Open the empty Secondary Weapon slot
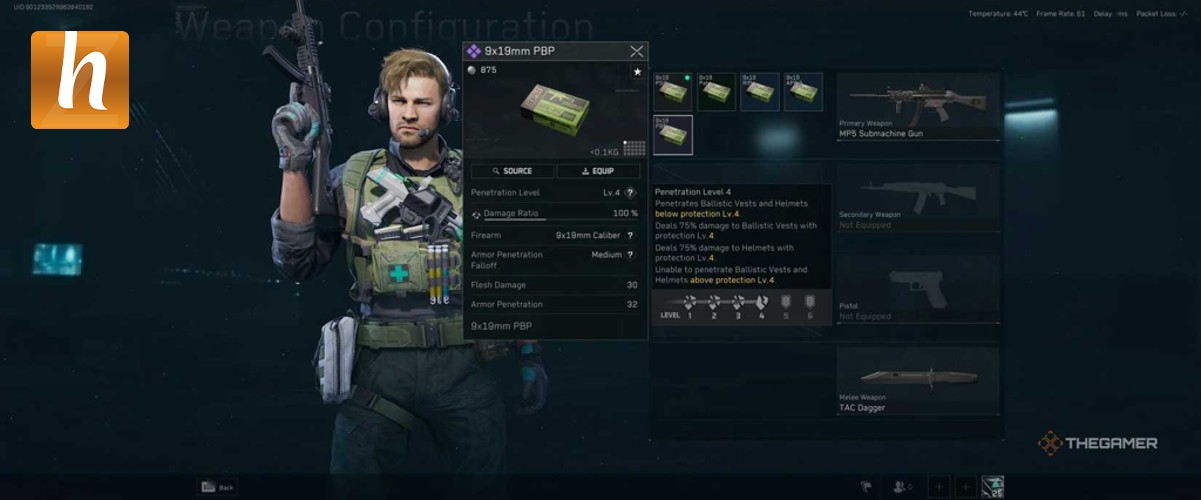The width and height of the screenshot is (1201, 500). [917, 197]
